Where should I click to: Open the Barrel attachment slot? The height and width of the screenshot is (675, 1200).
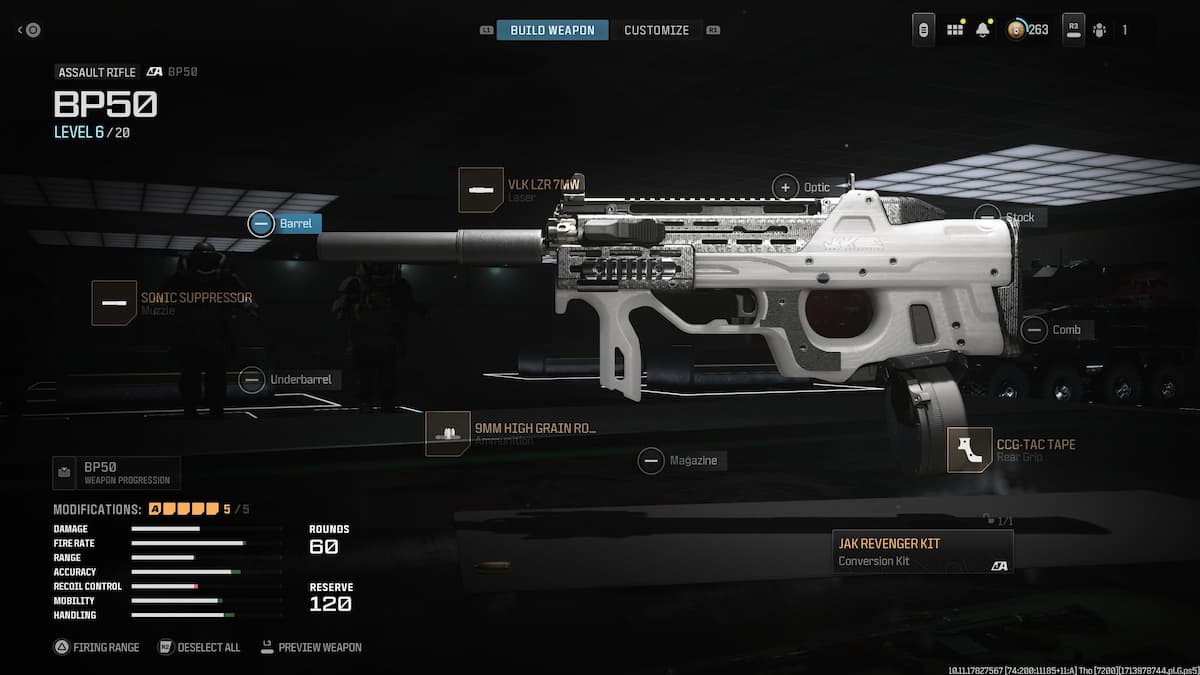[x=285, y=224]
